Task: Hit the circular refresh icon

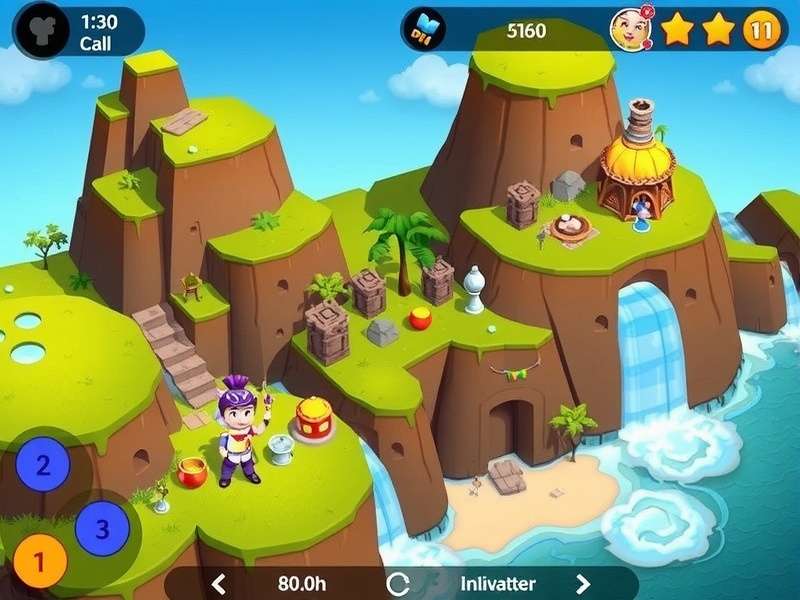Action: (x=399, y=584)
